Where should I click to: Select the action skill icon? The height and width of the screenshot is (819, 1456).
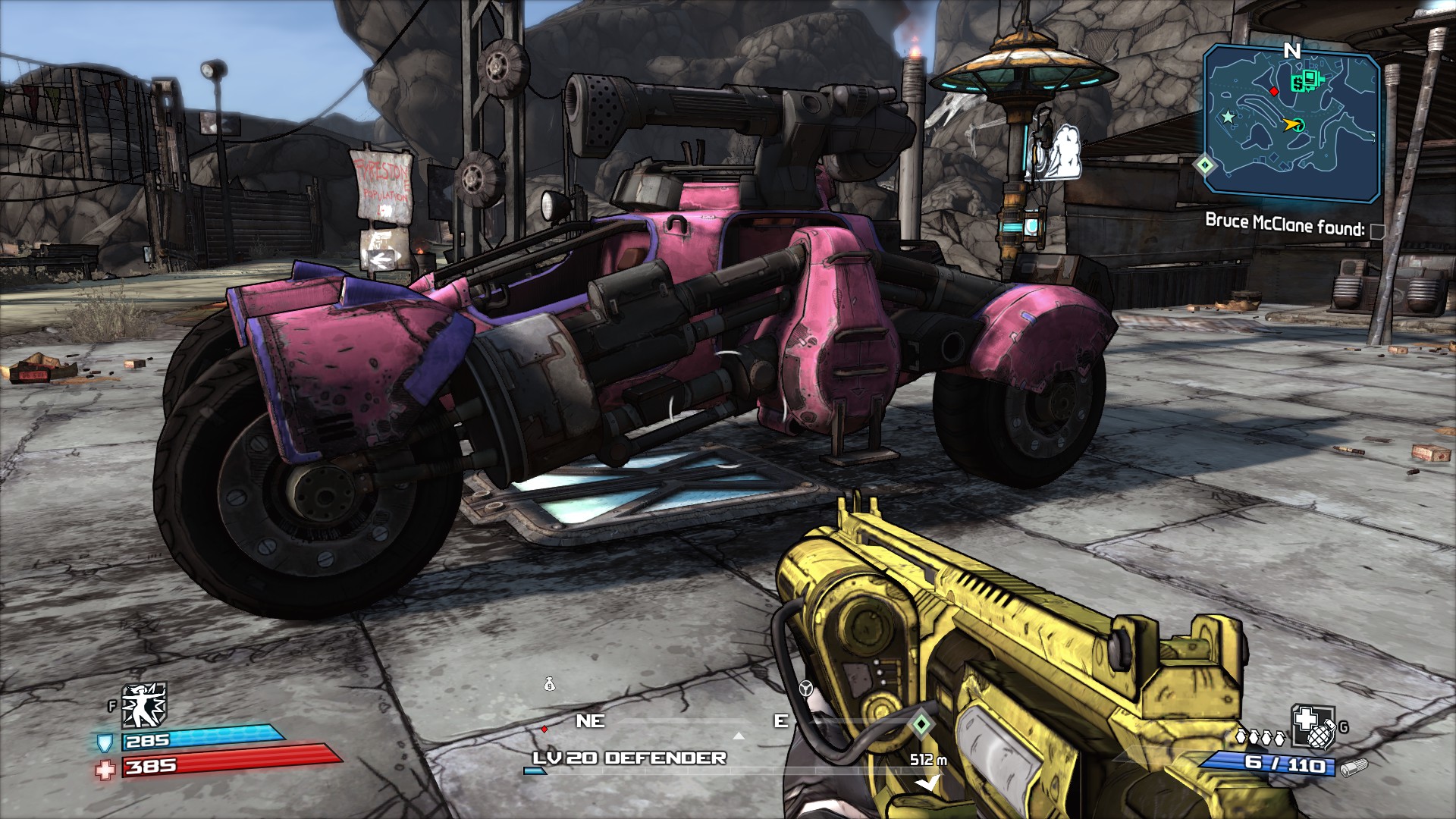click(x=144, y=704)
